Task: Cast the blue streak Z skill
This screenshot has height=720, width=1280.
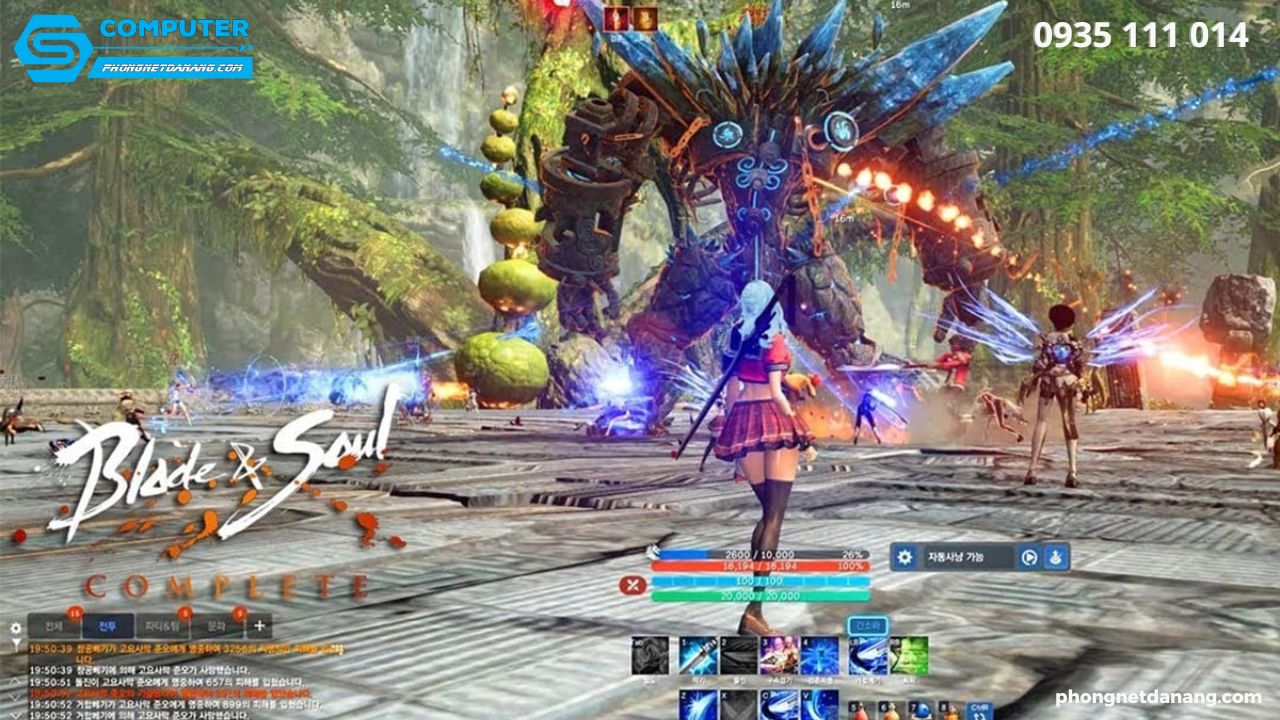Action: pyautogui.click(x=698, y=704)
